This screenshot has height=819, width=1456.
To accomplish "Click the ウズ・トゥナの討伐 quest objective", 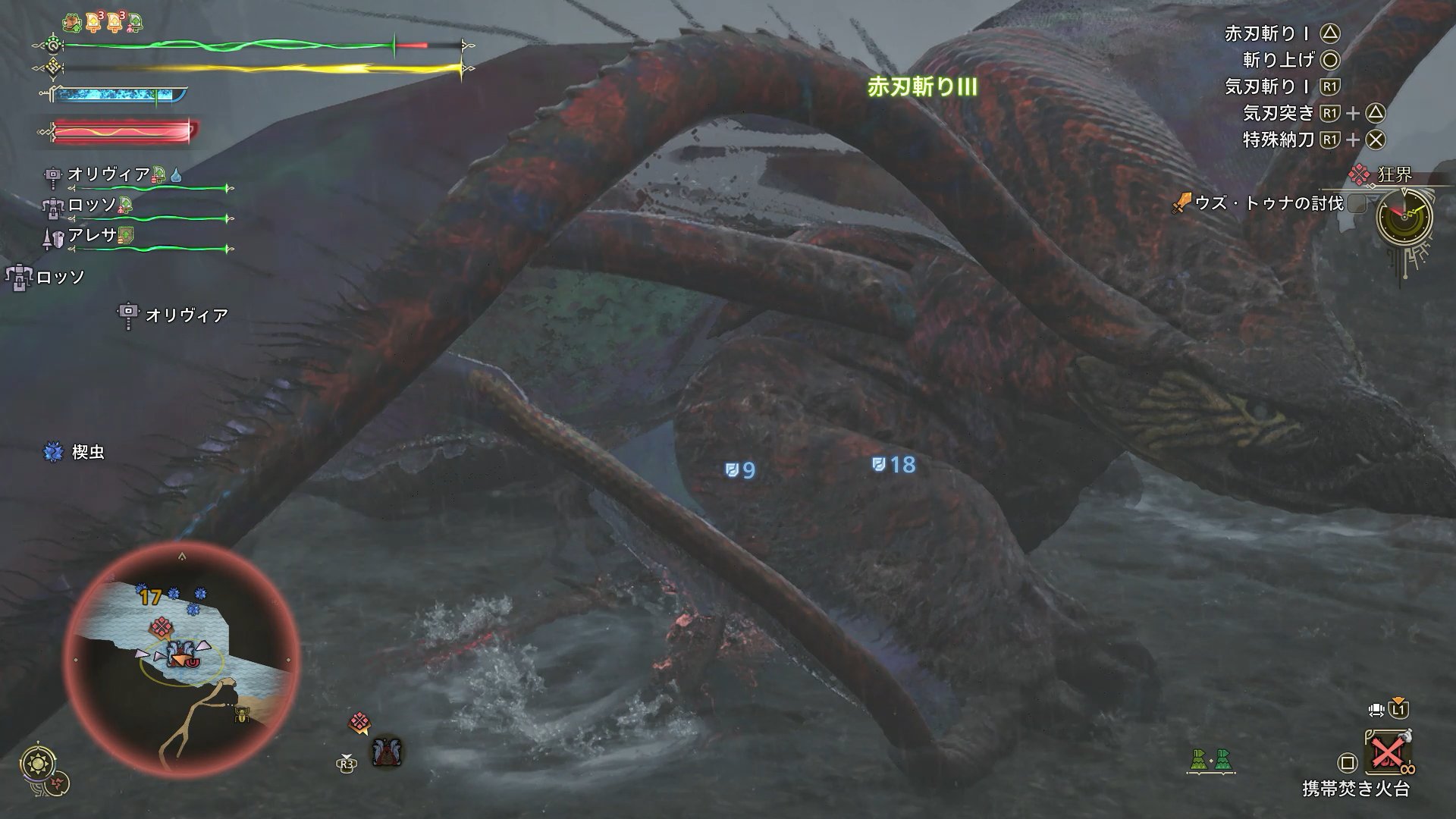I will tap(1268, 203).
